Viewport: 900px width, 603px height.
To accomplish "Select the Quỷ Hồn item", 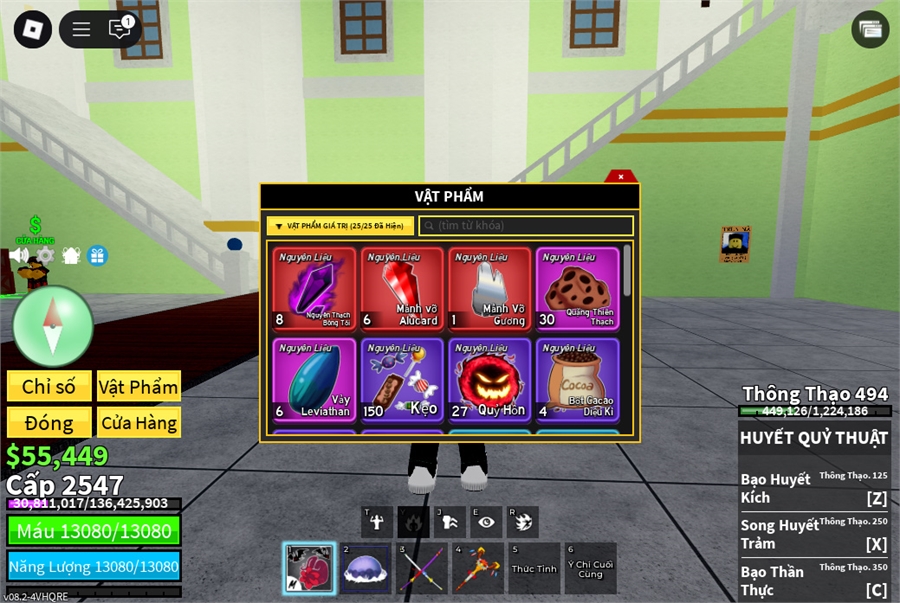I will point(490,379).
